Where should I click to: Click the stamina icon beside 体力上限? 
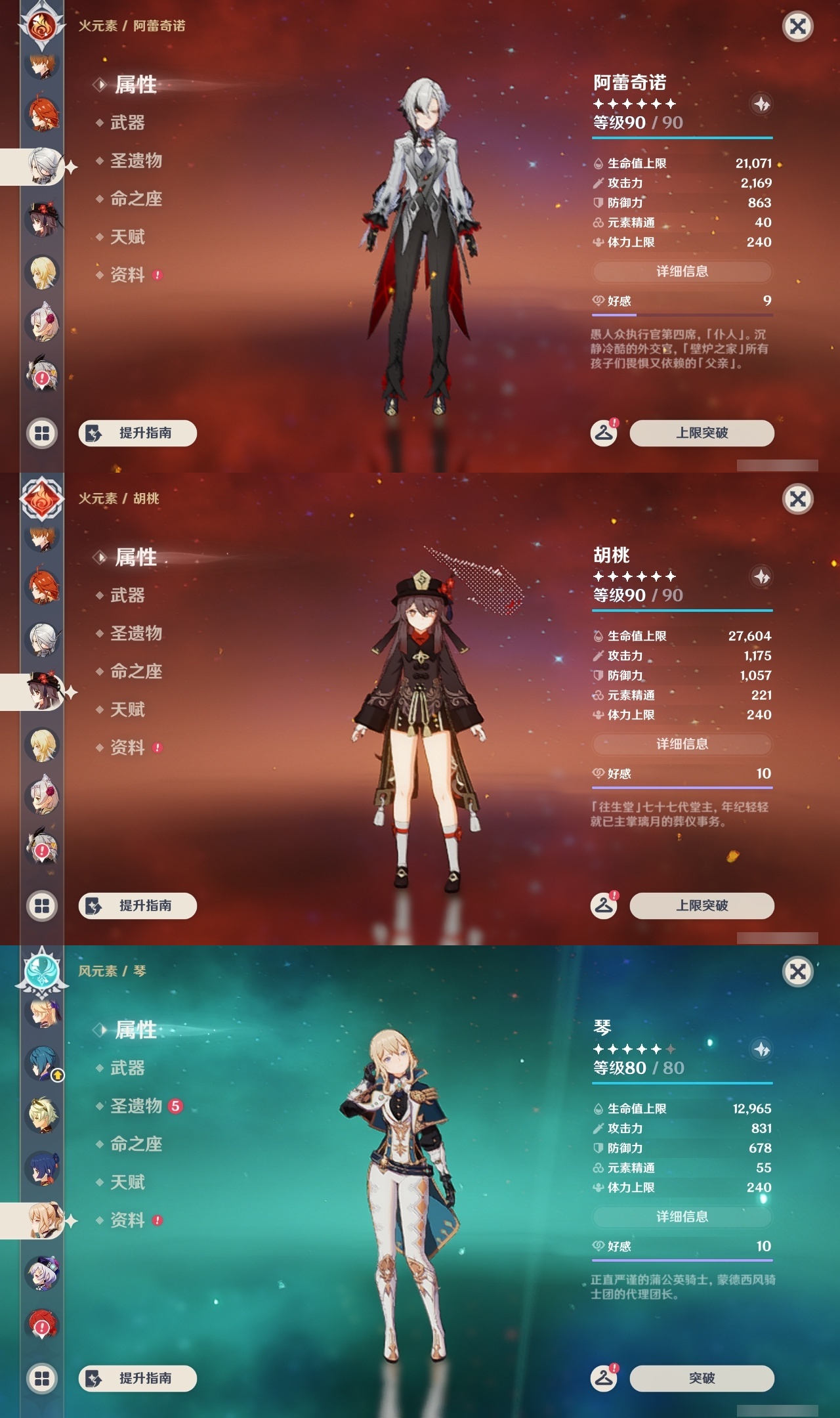[x=598, y=242]
